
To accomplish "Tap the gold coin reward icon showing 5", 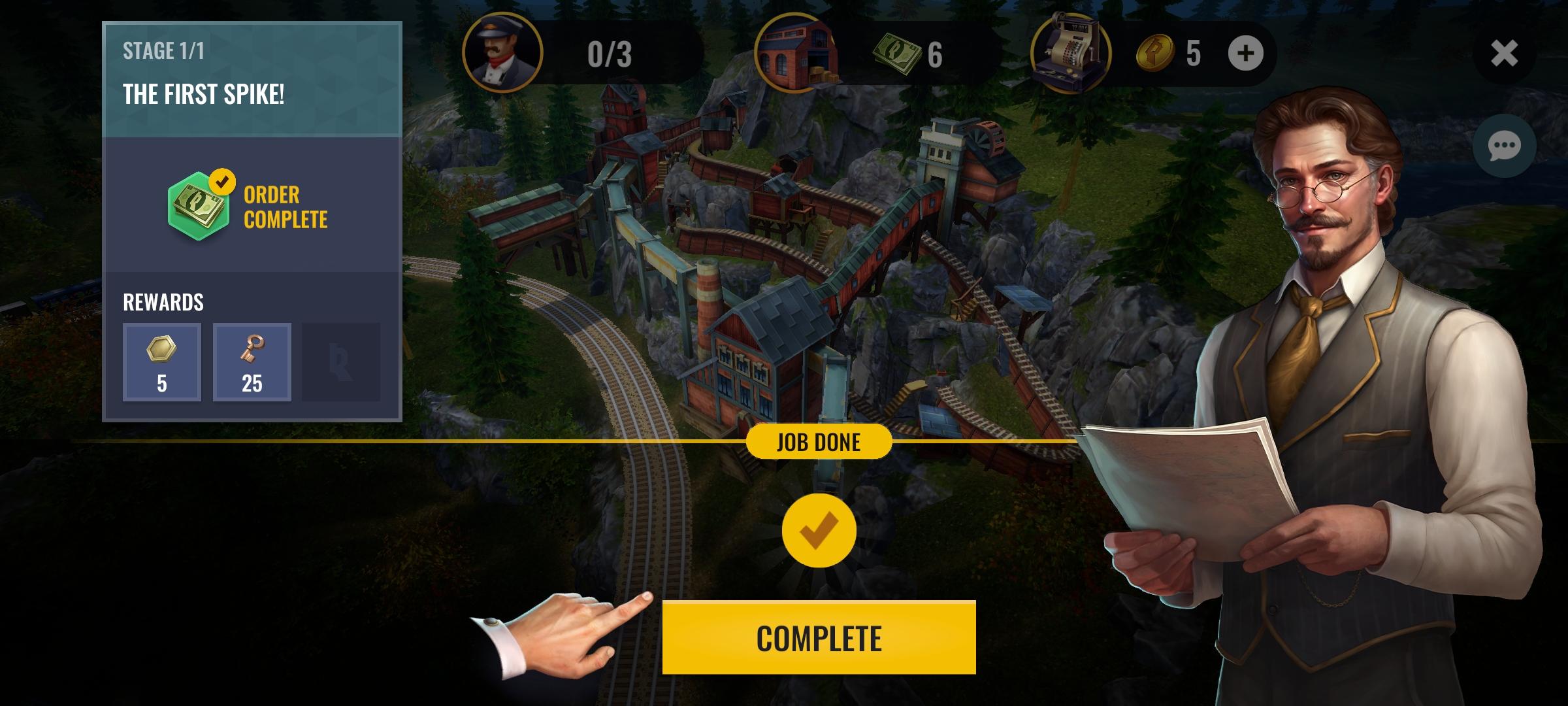I will coord(161,361).
